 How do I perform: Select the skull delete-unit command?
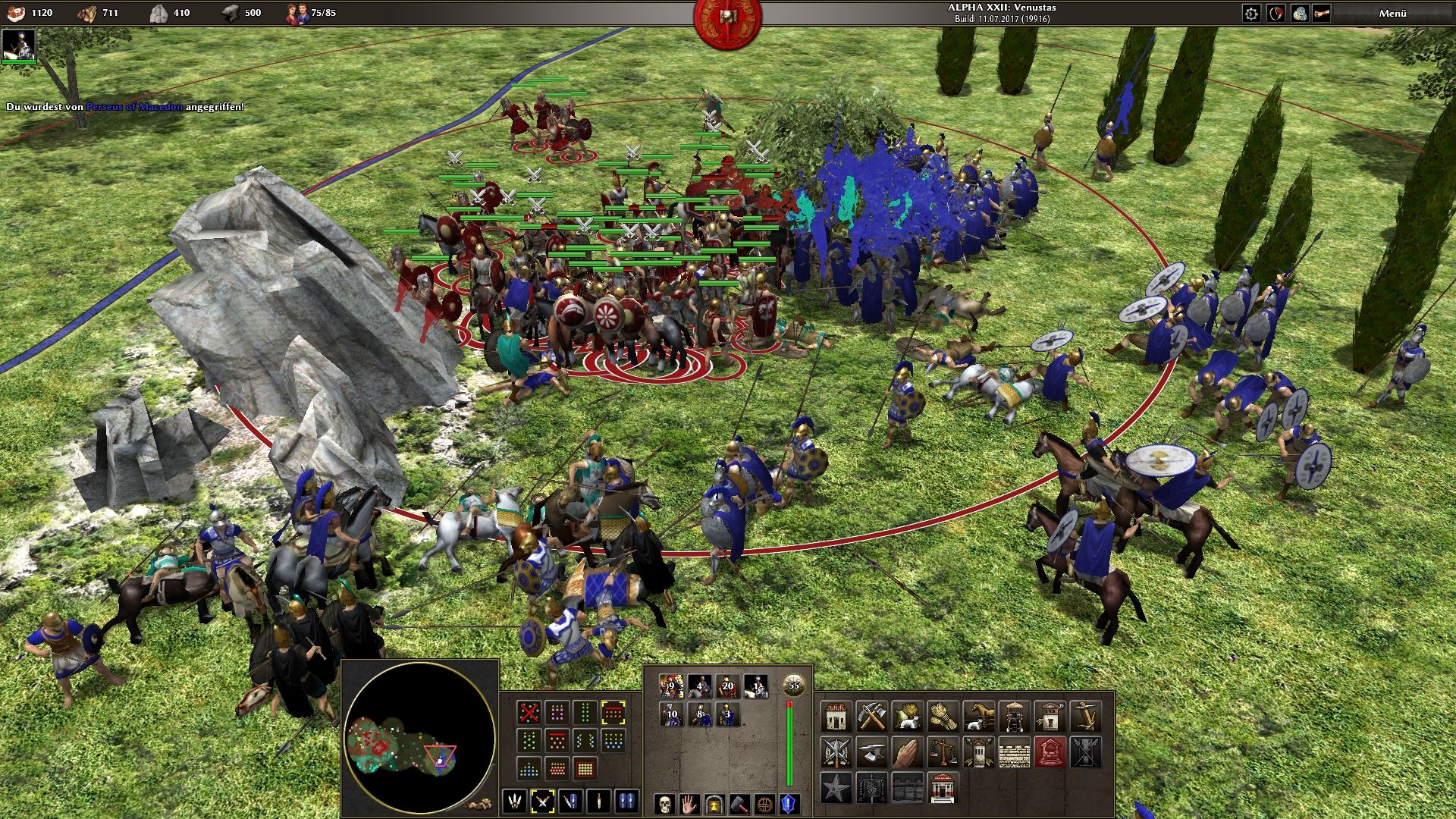[664, 805]
